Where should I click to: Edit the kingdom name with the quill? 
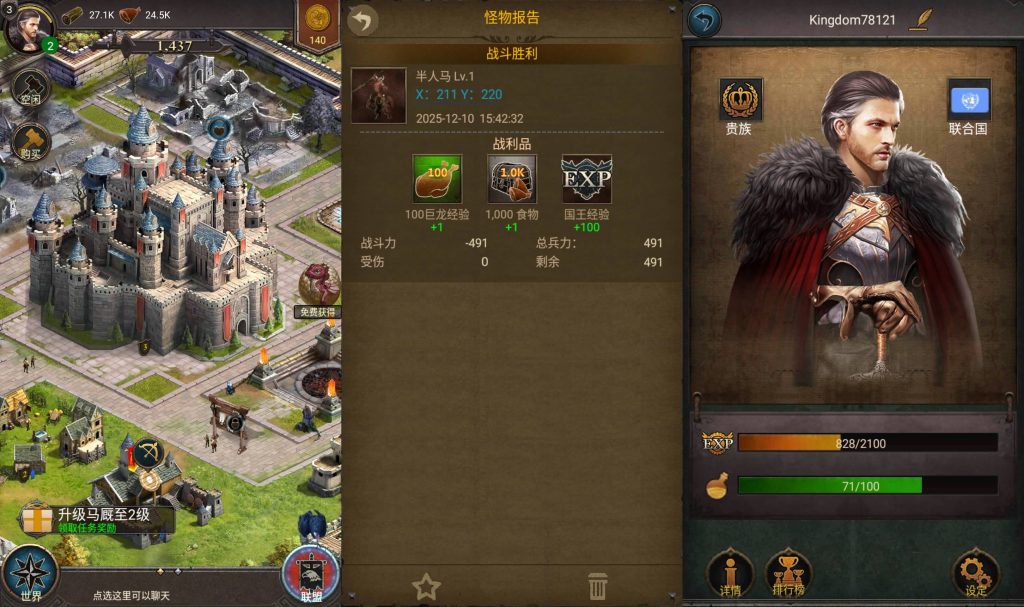[919, 20]
